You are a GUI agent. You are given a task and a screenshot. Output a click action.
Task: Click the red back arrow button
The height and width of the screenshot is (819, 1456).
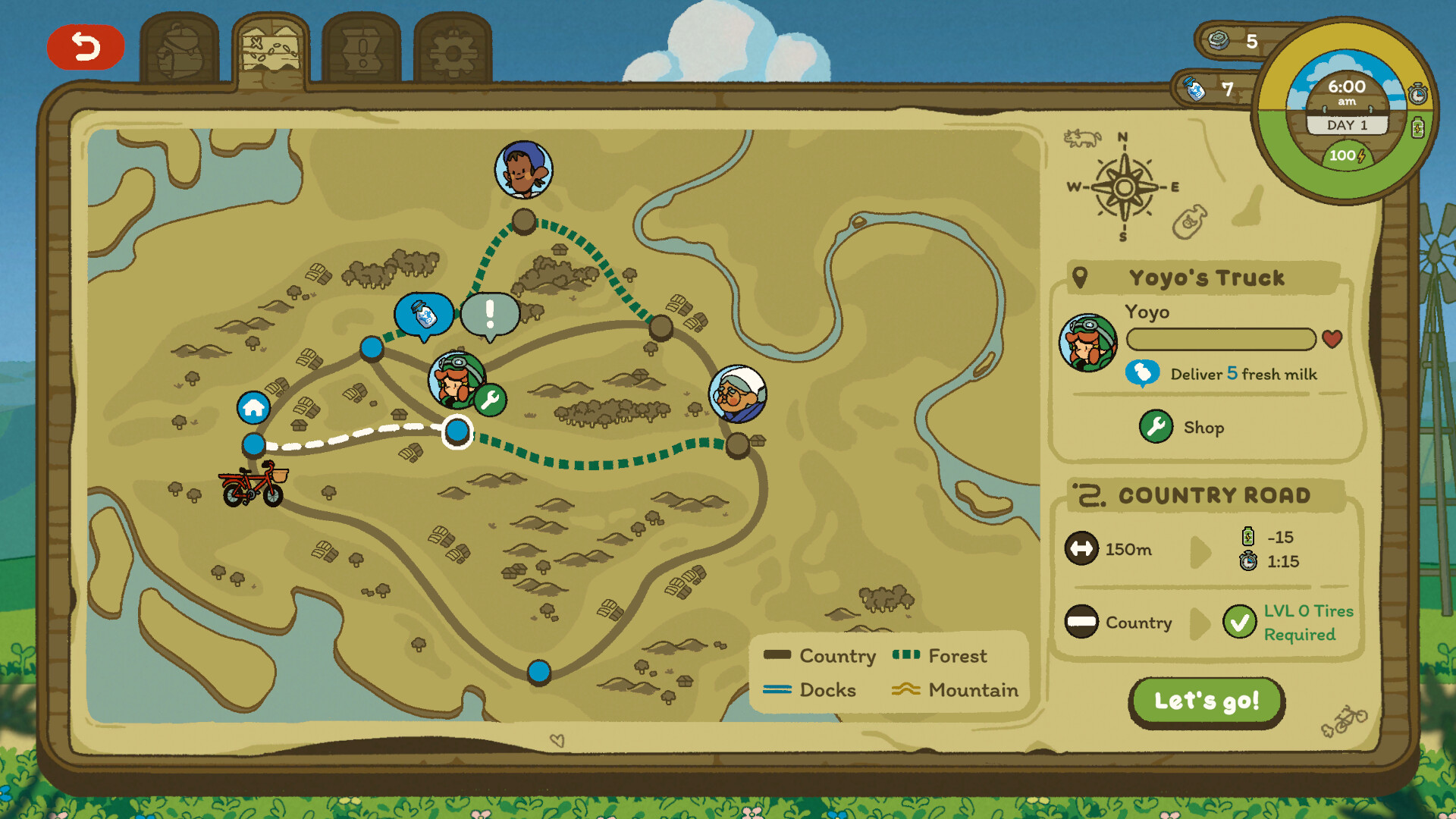(x=85, y=47)
